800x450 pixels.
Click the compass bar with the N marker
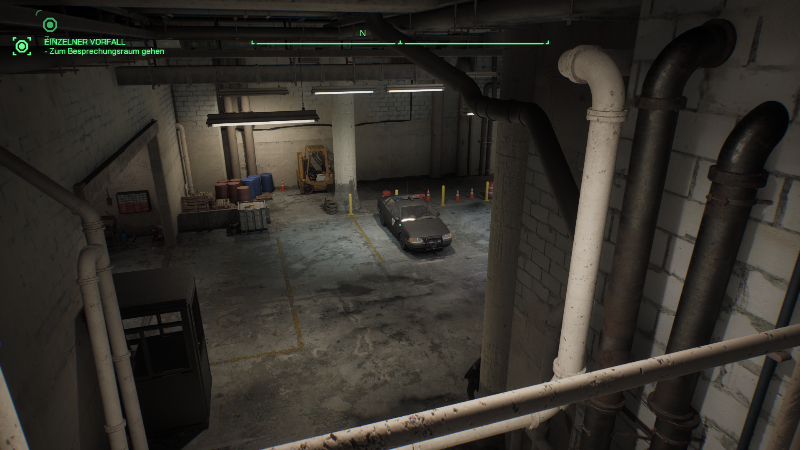(x=400, y=42)
